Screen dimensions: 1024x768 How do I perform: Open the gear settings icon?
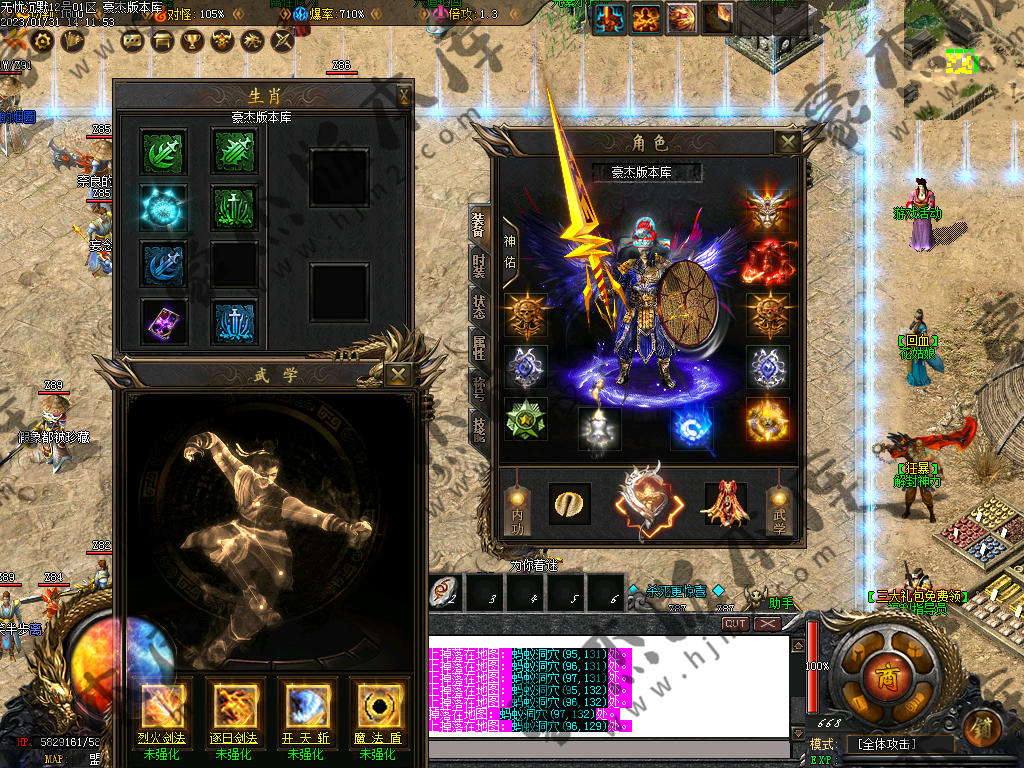pos(43,40)
